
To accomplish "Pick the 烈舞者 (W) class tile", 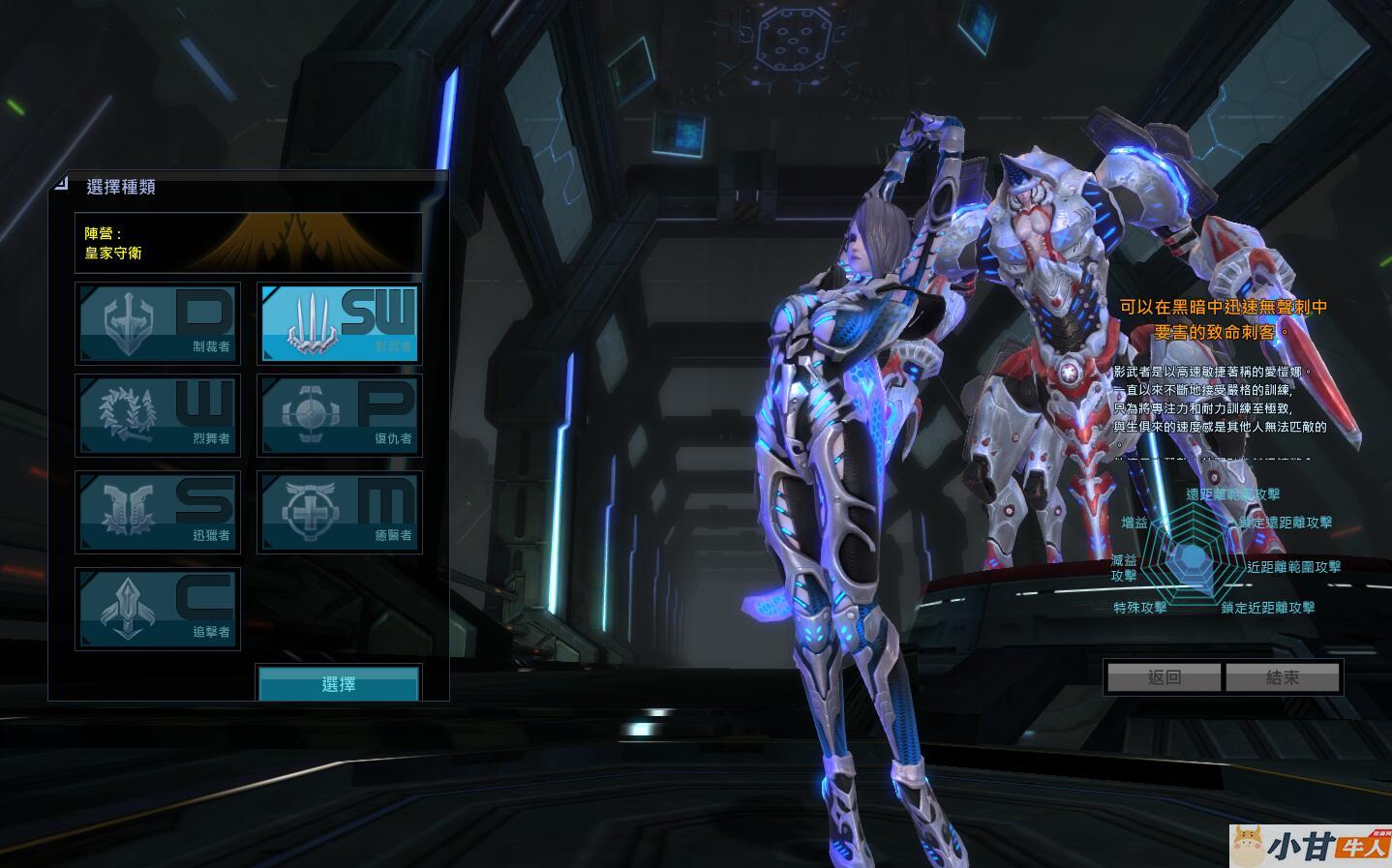I will click(158, 416).
